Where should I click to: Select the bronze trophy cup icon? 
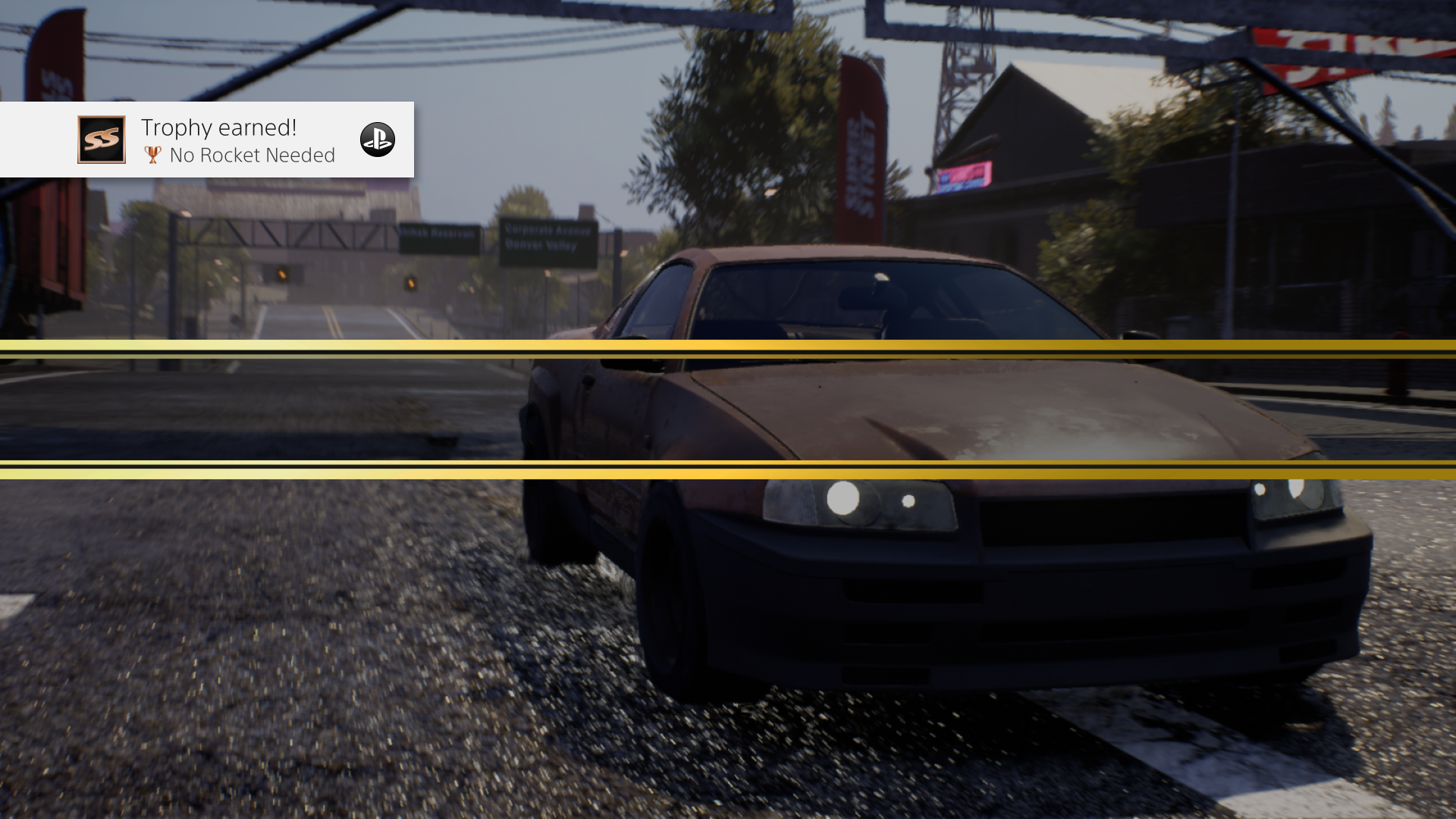coord(152,155)
